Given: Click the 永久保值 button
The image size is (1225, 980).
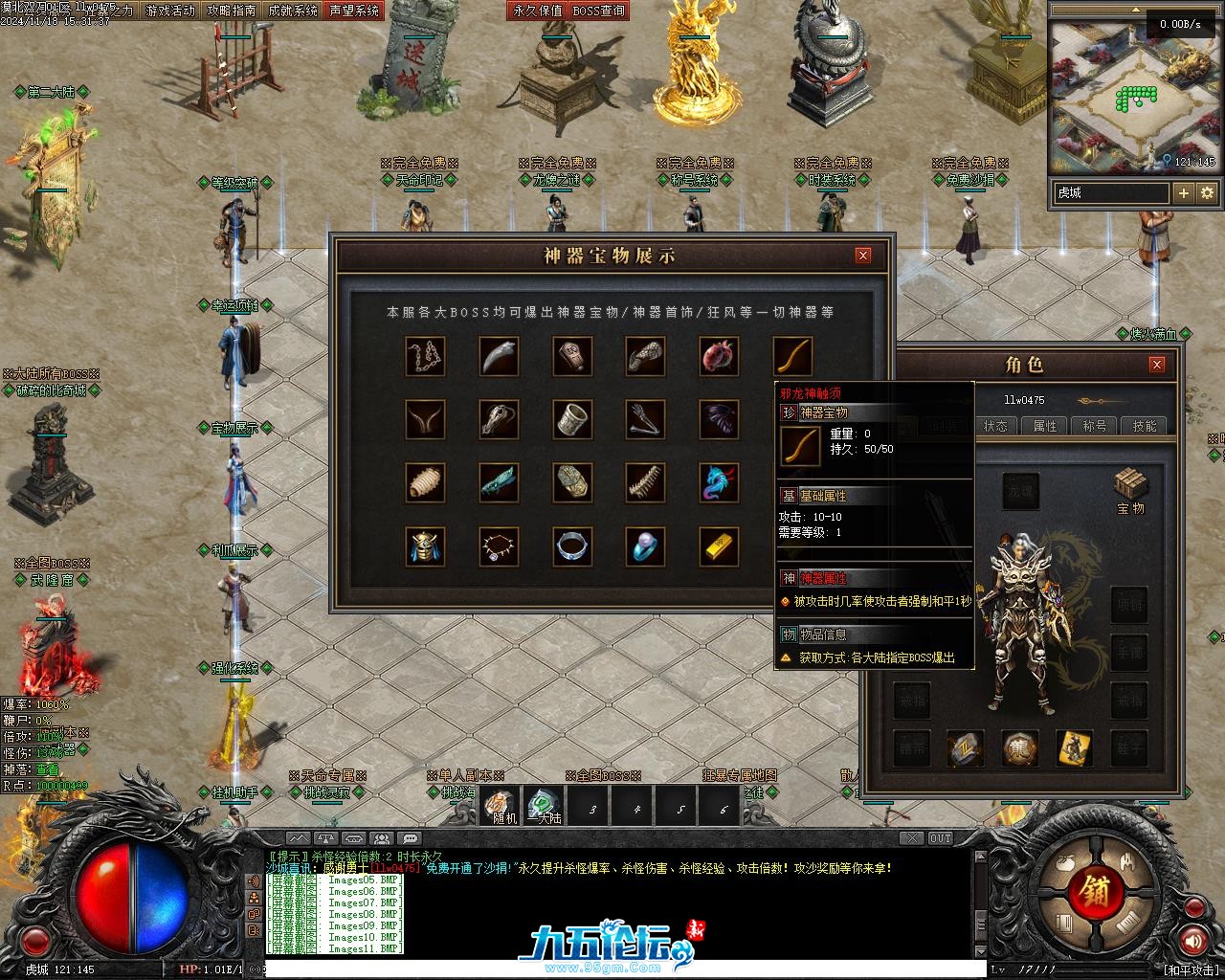Looking at the screenshot, I should coord(538,11).
